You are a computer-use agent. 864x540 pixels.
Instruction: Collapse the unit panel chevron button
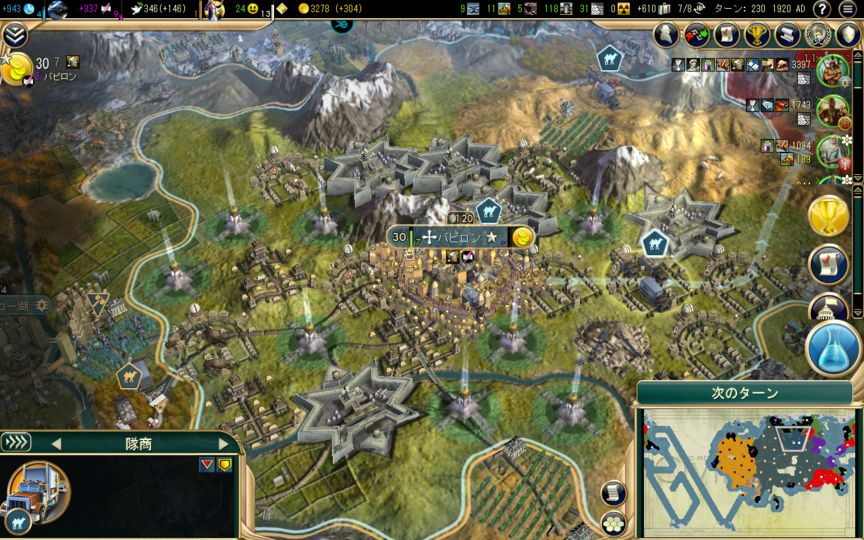(16, 442)
